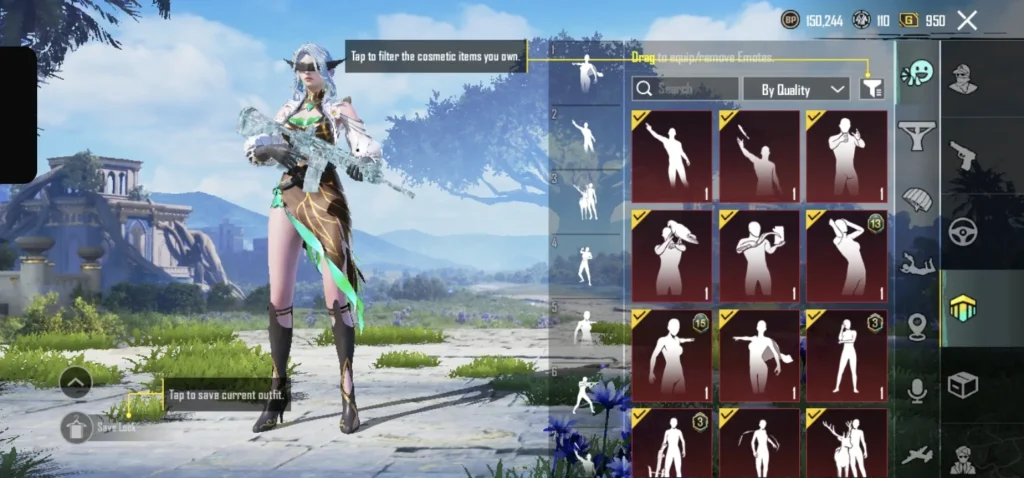Viewport: 1024px width, 478px height.
Task: Select the emote with the reindeer
Action: pyautogui.click(x=846, y=442)
